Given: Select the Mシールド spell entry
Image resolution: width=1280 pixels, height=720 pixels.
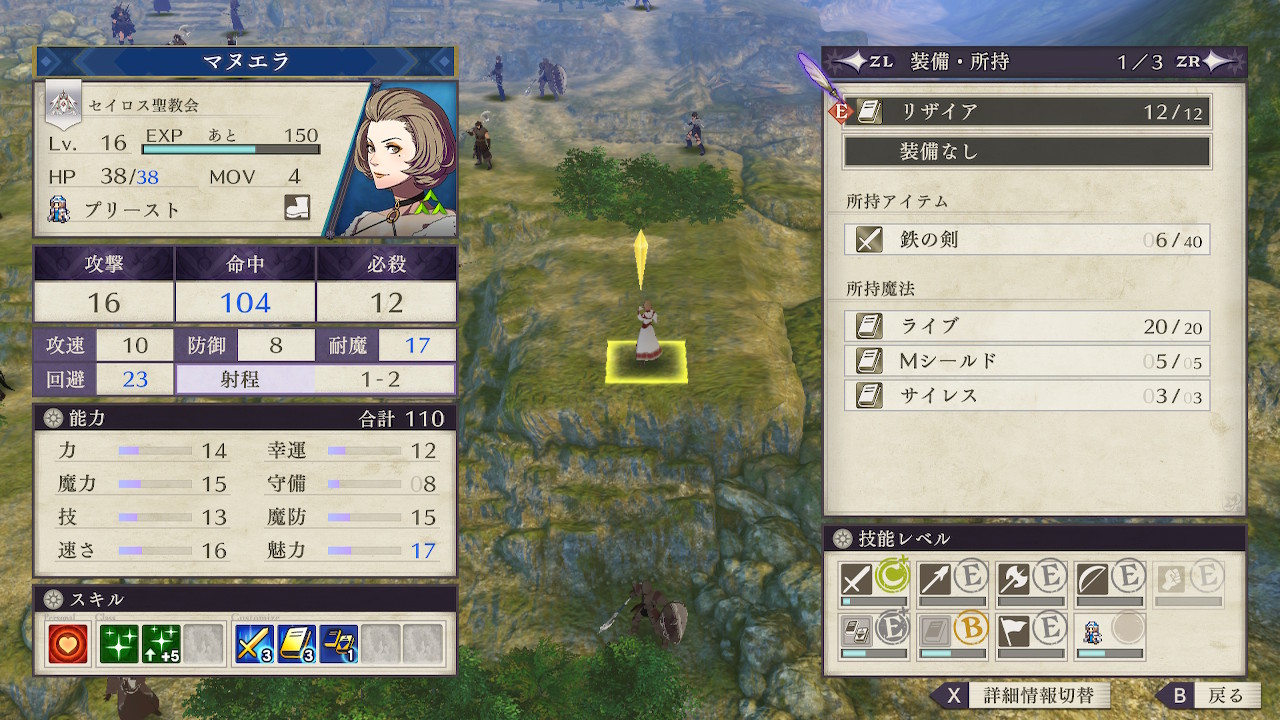Looking at the screenshot, I should coord(1027,360).
